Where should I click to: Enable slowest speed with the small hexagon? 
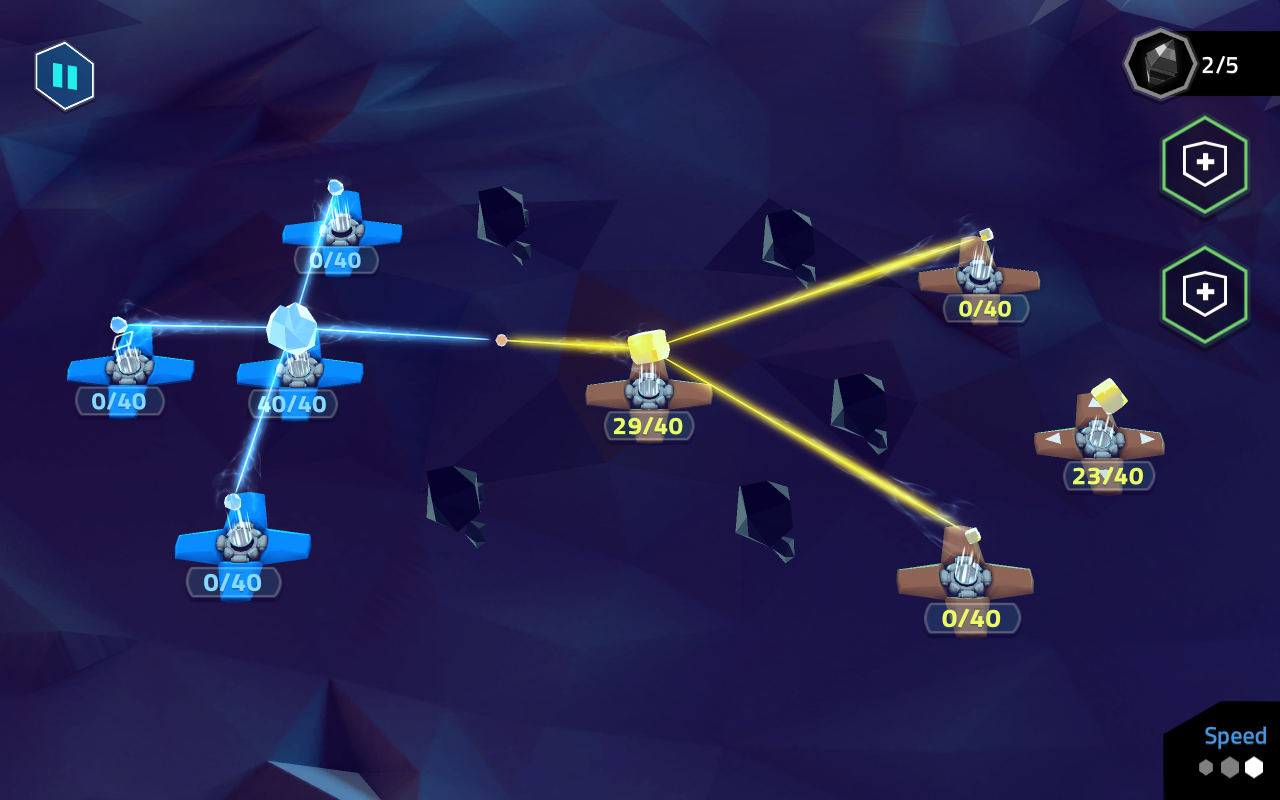click(x=1206, y=767)
